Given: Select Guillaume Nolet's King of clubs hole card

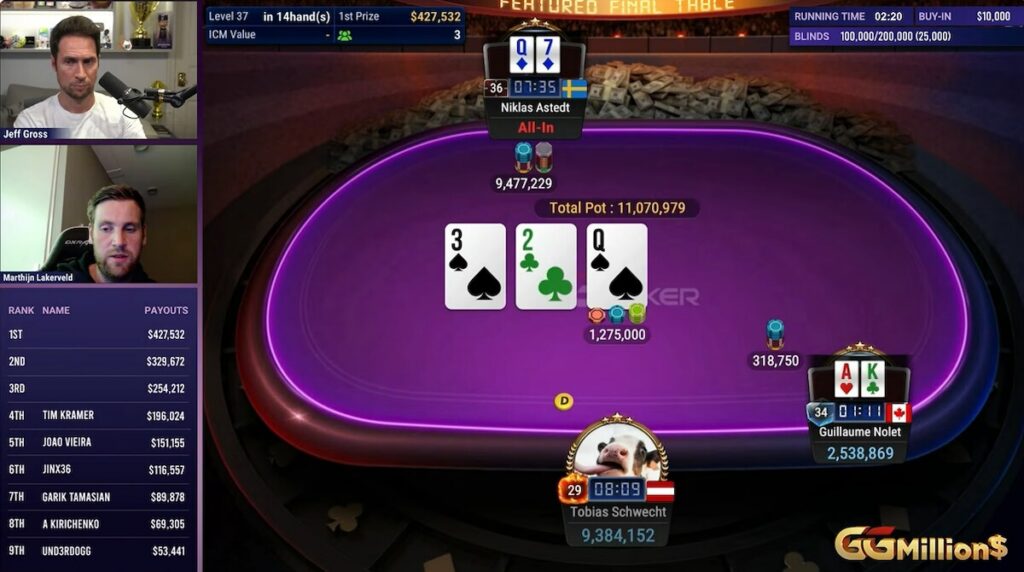Looking at the screenshot, I should (872, 379).
